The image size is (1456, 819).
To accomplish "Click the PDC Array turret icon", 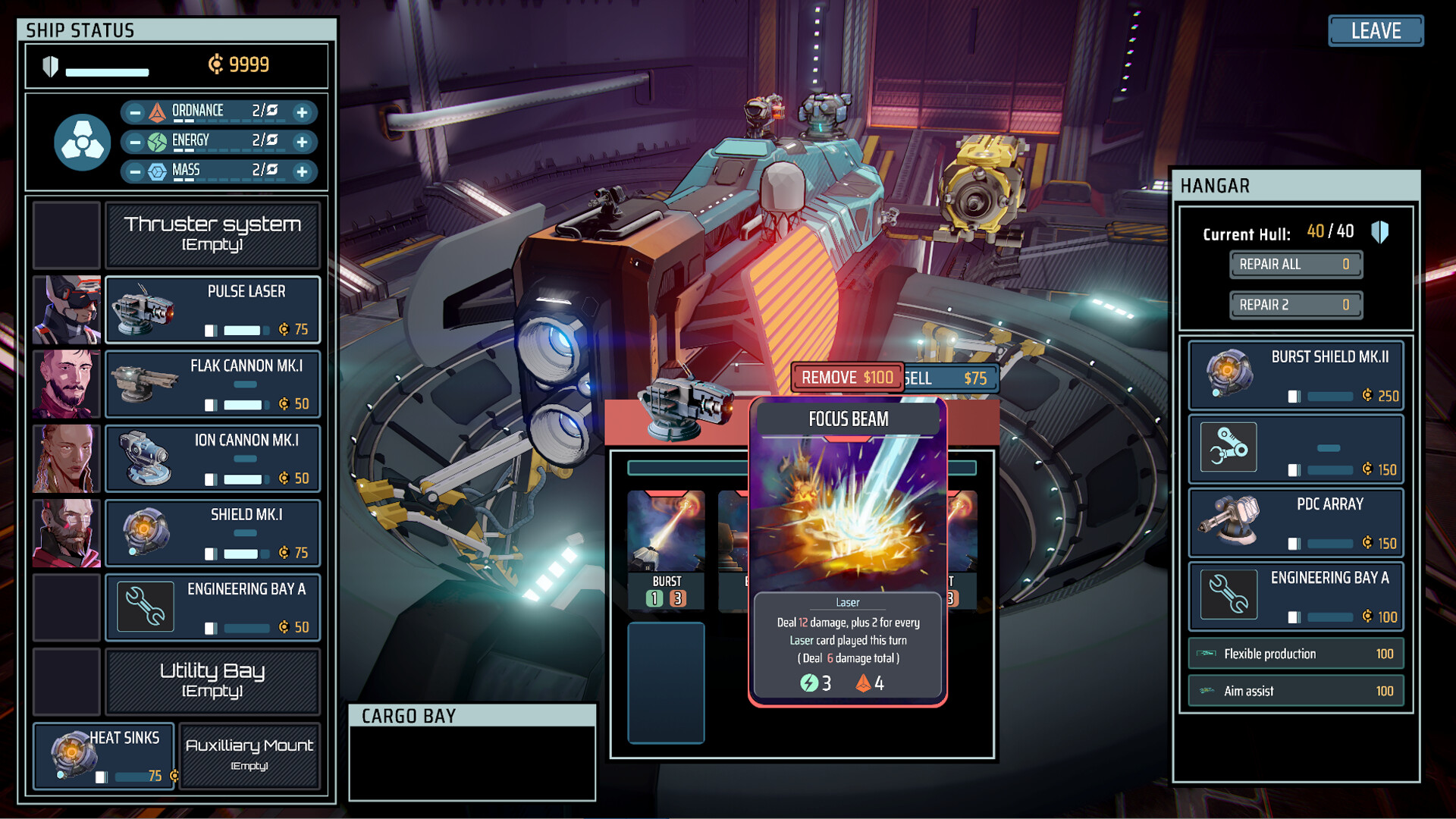I will coord(1227,522).
